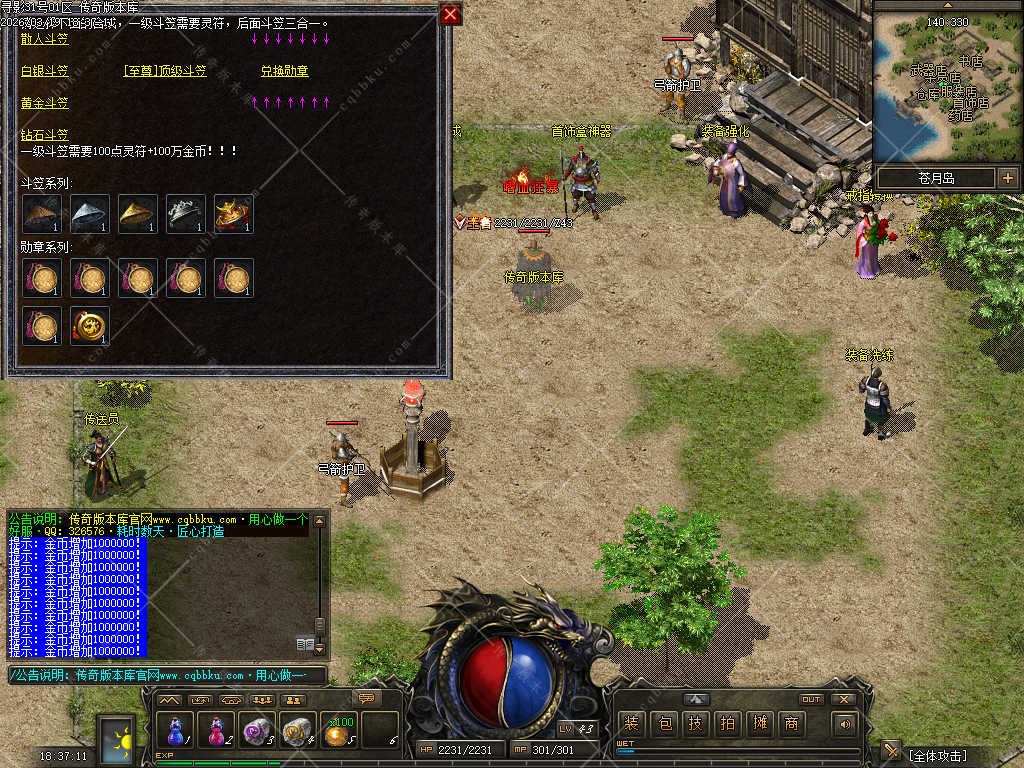
Task: Open the auction with 拍 button
Action: click(x=728, y=724)
